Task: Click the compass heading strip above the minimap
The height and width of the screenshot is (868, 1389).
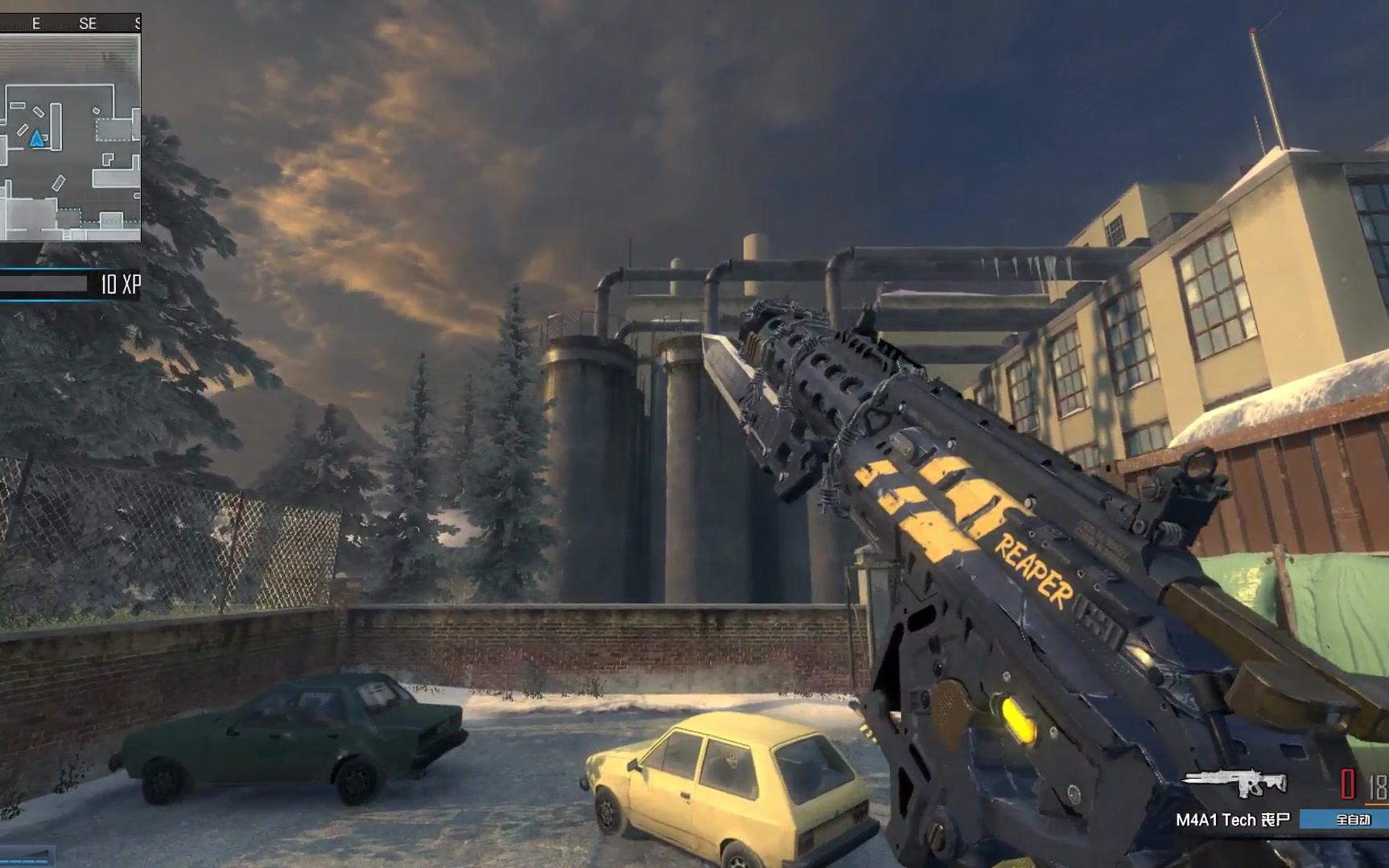Action: pos(70,23)
